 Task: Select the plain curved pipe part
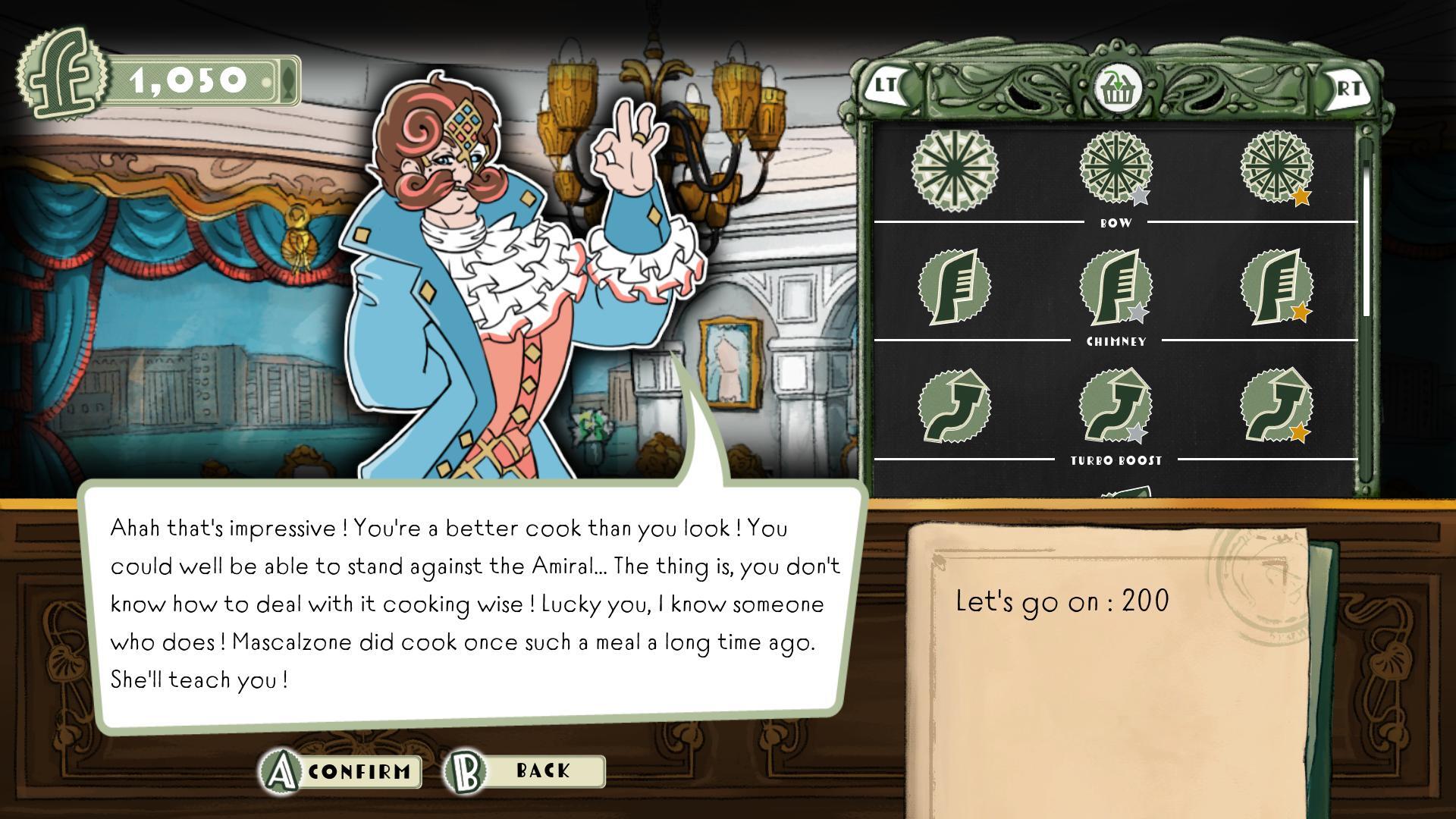click(x=954, y=406)
